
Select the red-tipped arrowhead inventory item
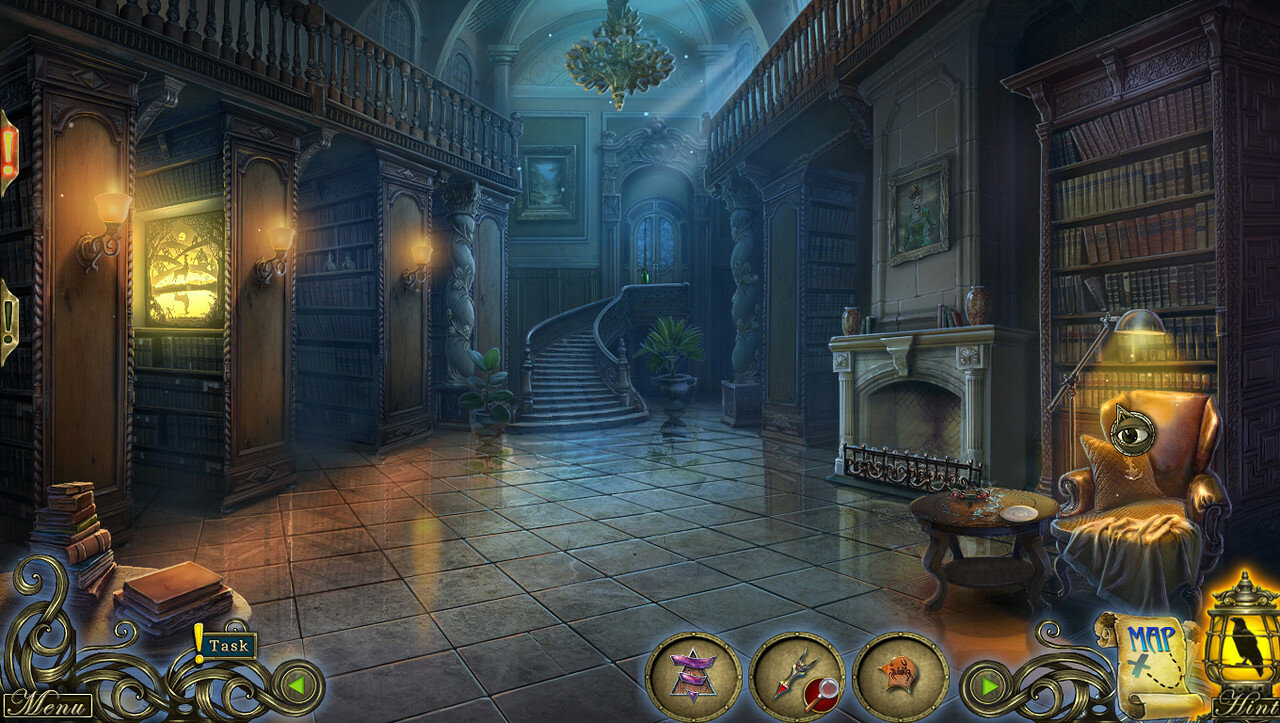point(790,672)
